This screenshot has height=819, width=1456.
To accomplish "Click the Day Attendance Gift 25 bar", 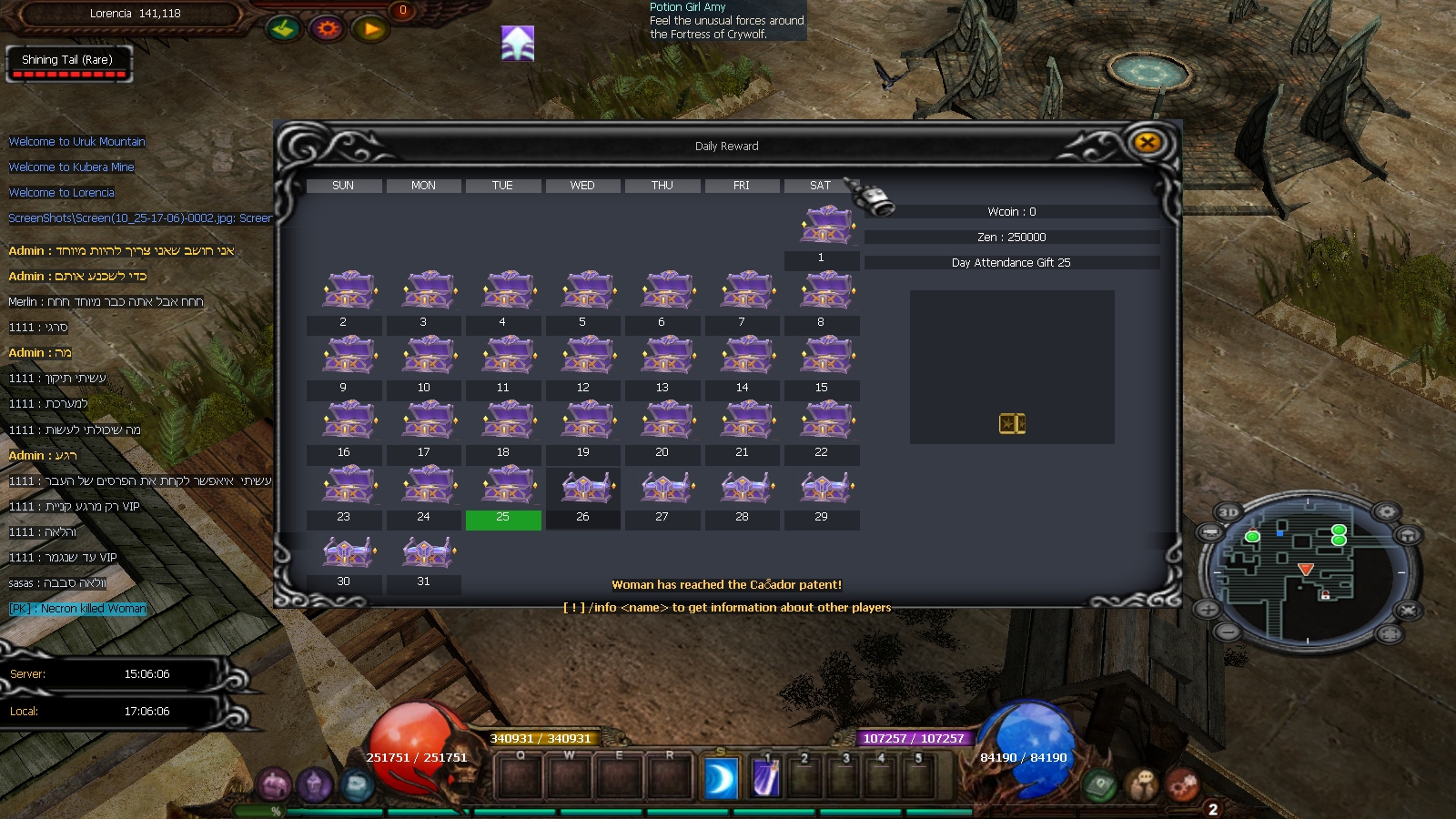I will tap(1010, 262).
